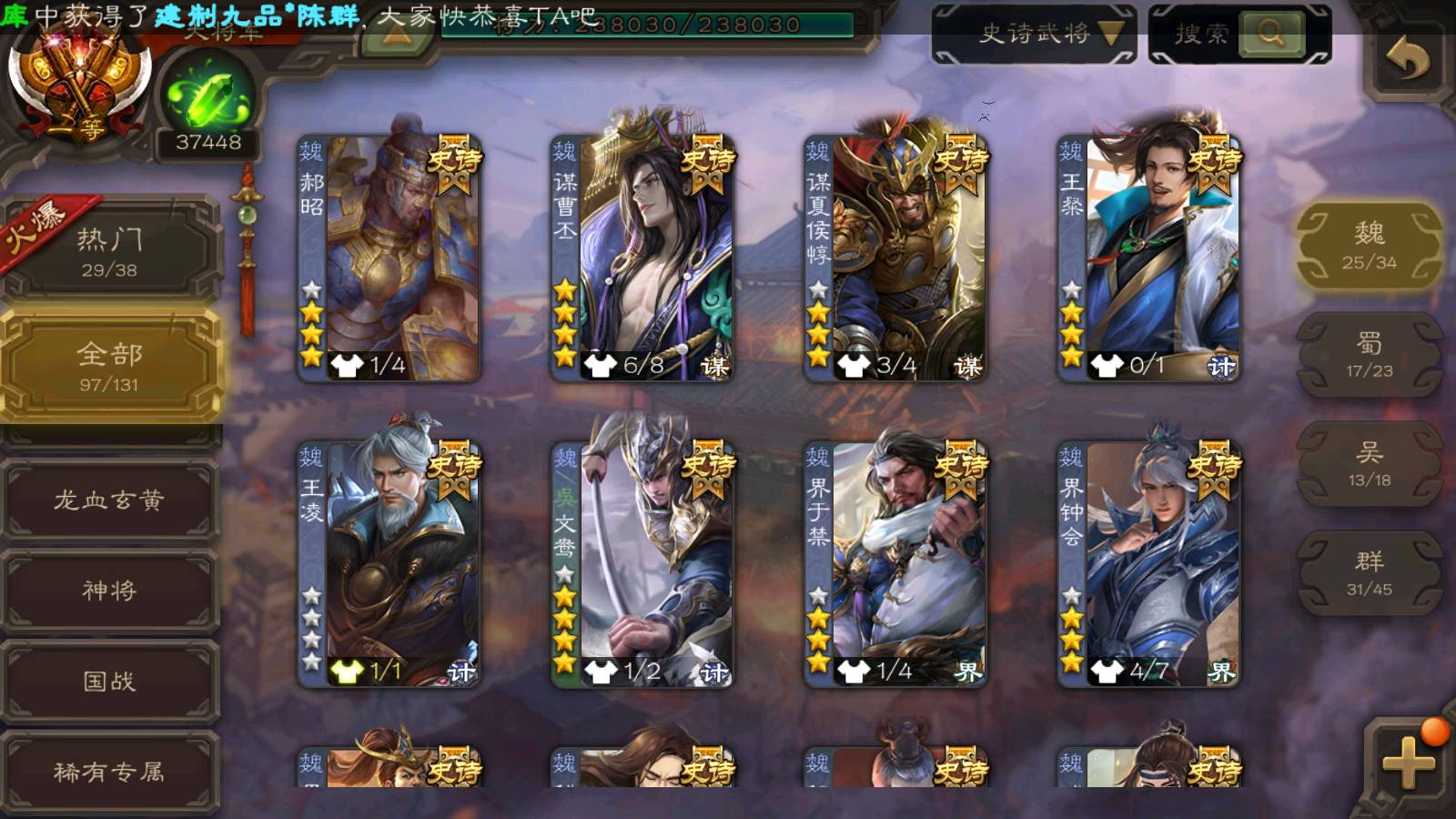Choose the 谋曹丕 general card
Image resolution: width=1456 pixels, height=819 pixels.
(642, 258)
